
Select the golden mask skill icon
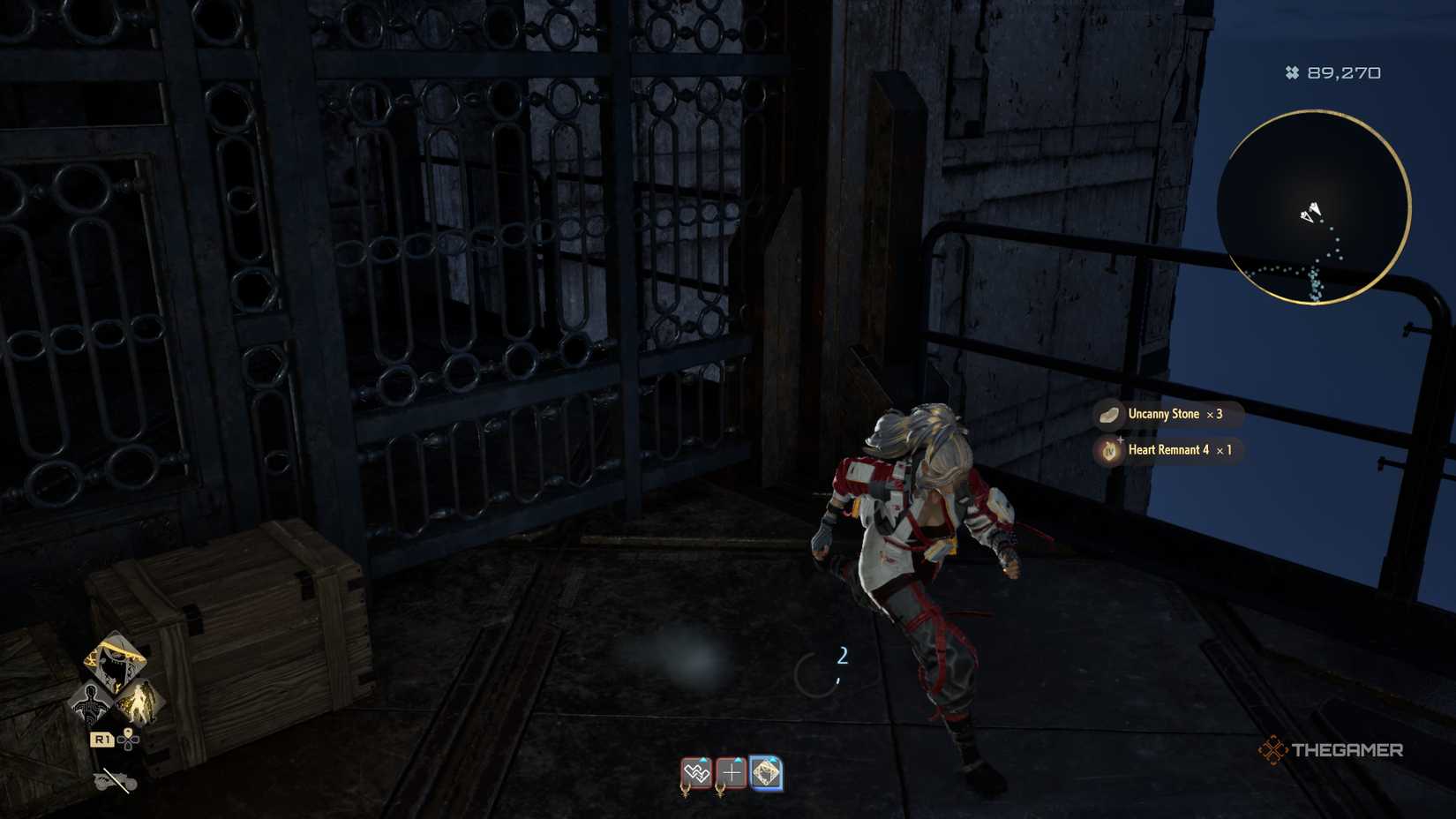coord(116,658)
